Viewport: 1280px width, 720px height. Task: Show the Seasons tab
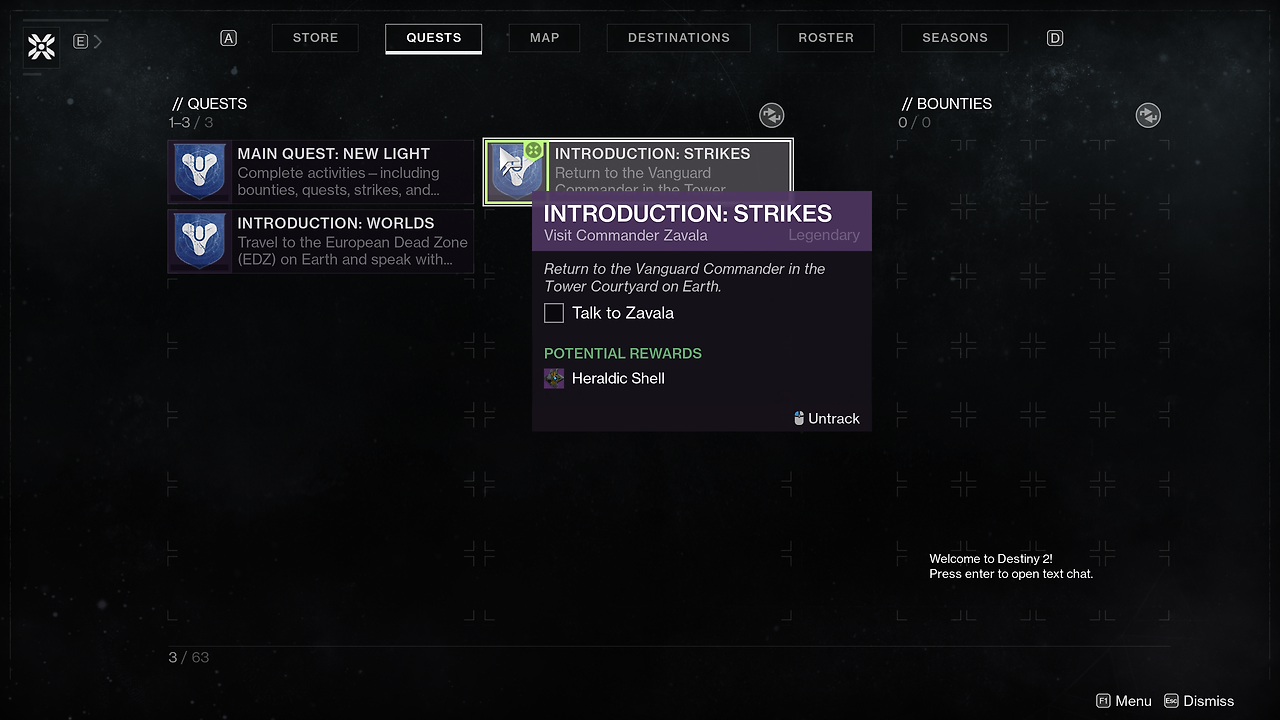click(x=955, y=38)
